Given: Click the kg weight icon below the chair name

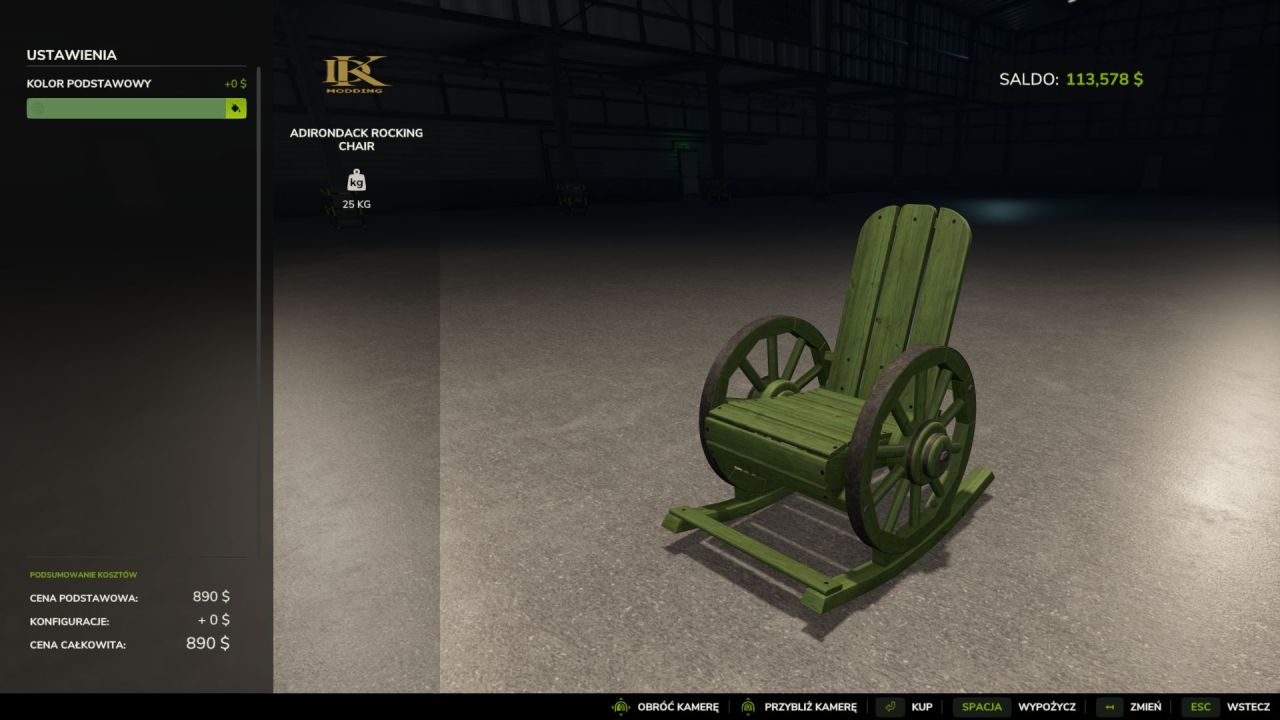Looking at the screenshot, I should coord(356,180).
